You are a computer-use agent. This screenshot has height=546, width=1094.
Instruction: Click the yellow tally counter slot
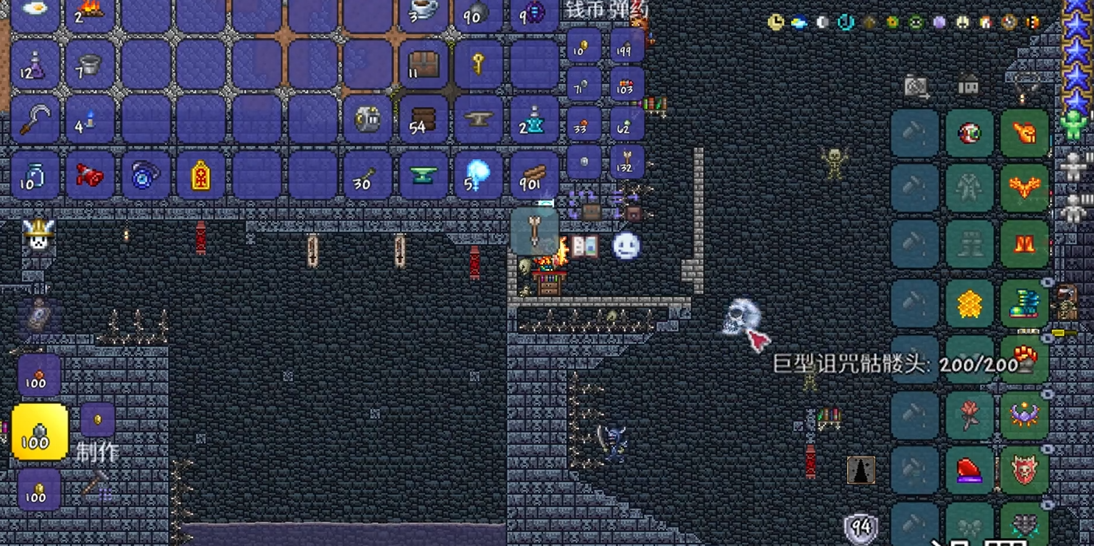click(x=200, y=176)
